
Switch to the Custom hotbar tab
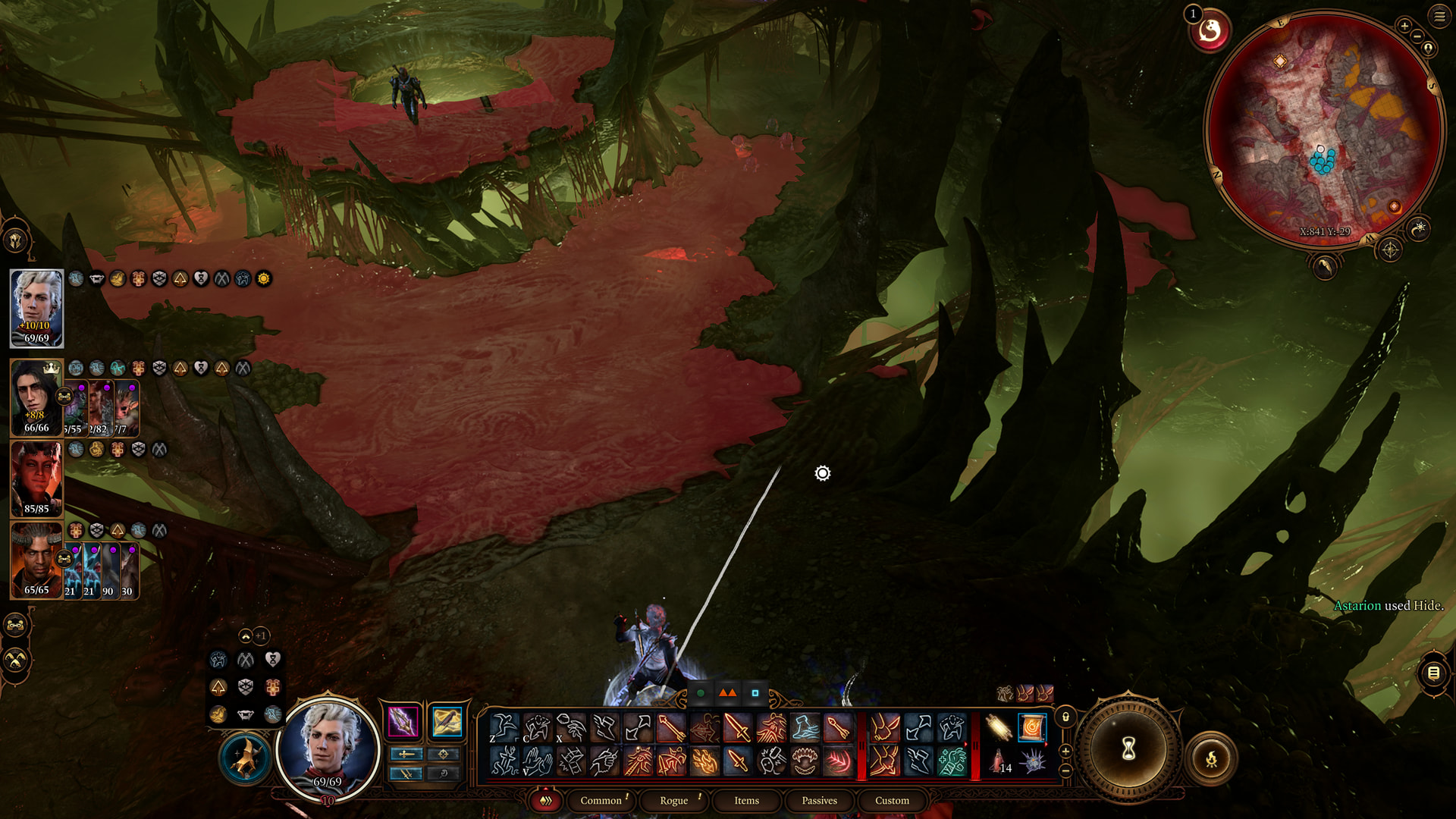pyautogui.click(x=892, y=800)
